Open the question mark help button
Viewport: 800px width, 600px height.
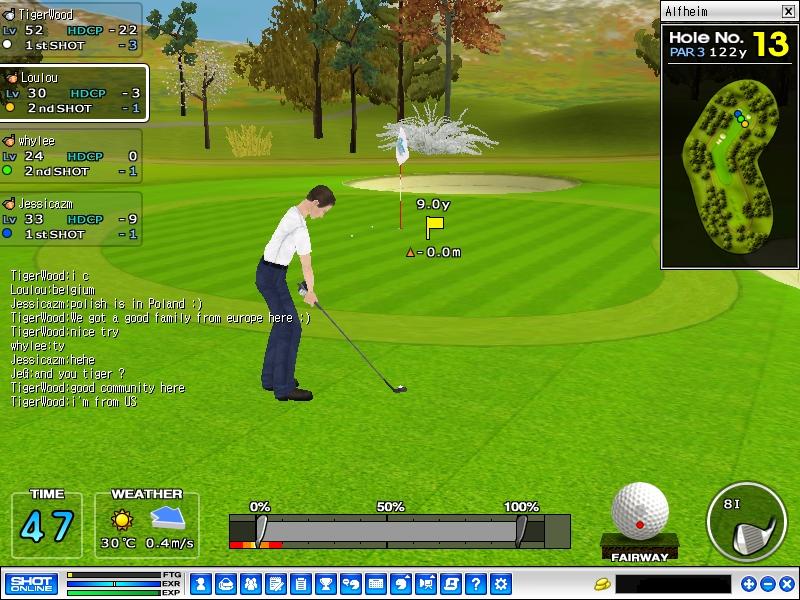[x=476, y=583]
